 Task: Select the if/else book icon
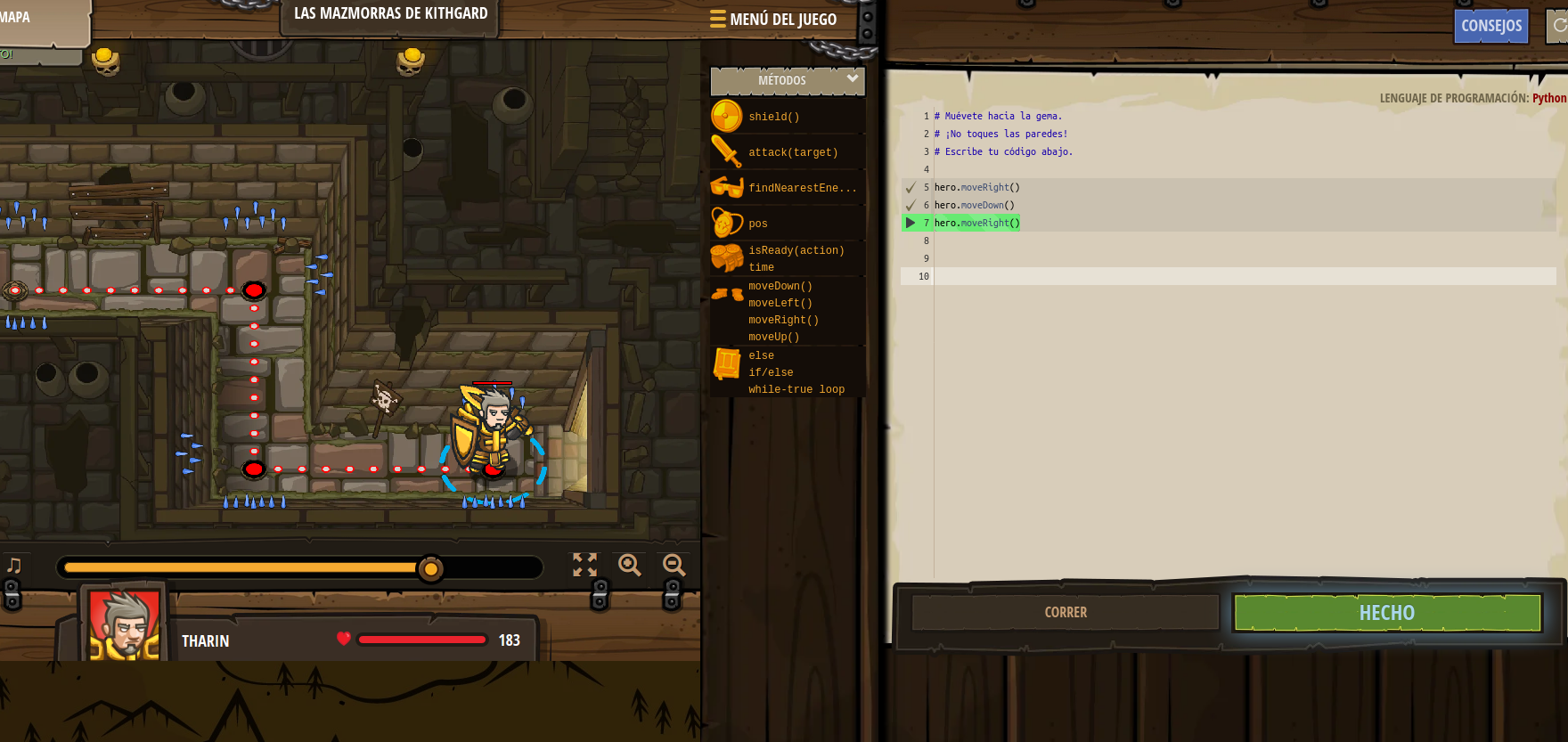point(725,367)
